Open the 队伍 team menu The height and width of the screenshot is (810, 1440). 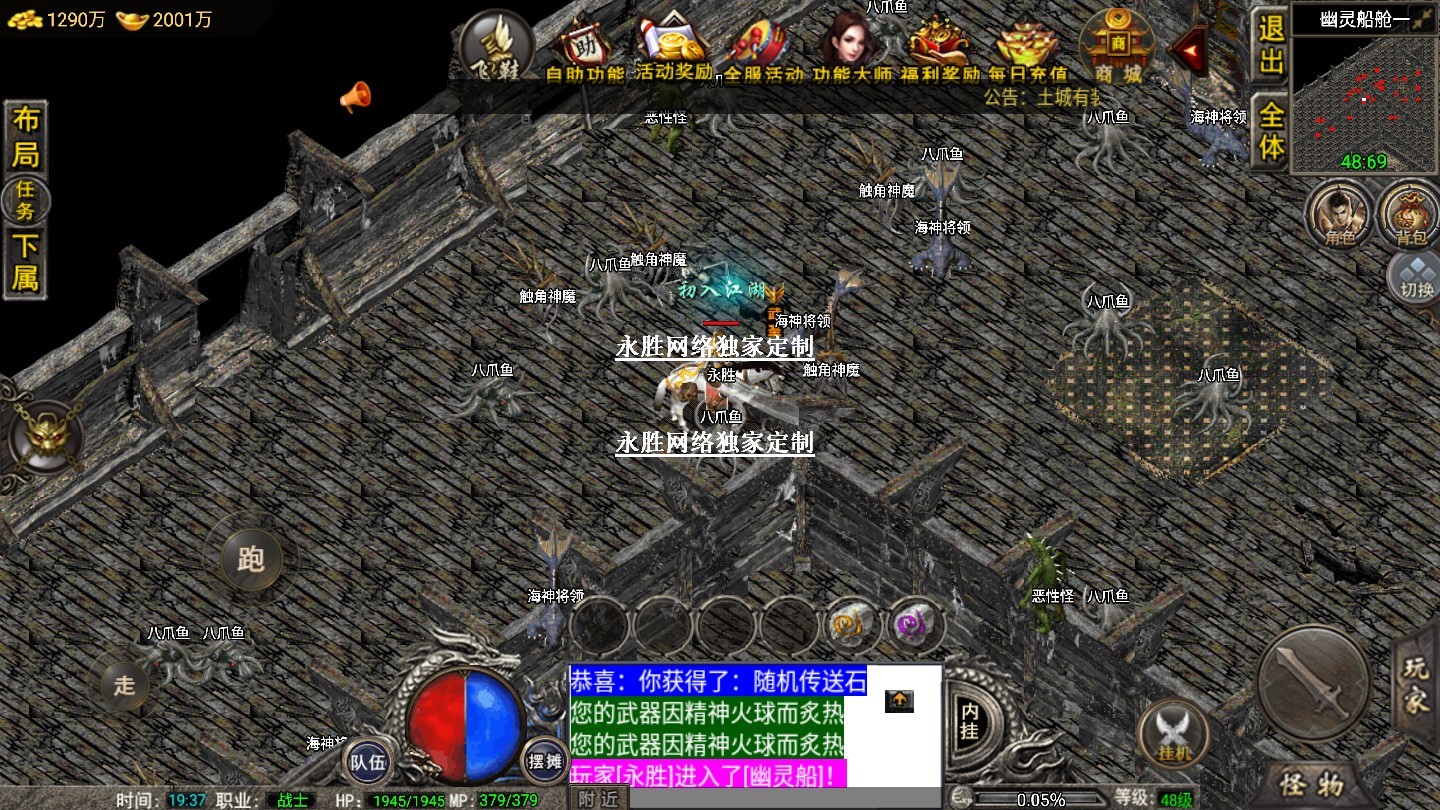tap(366, 763)
